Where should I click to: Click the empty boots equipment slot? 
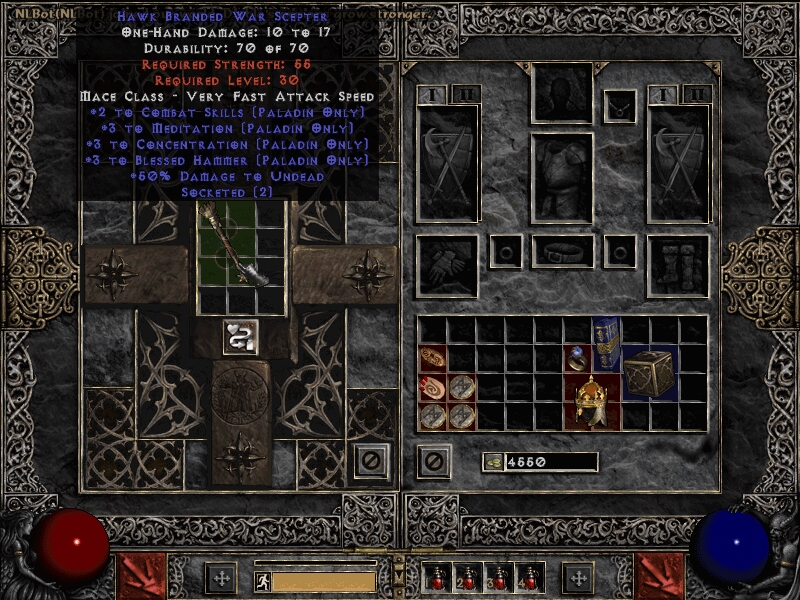678,265
